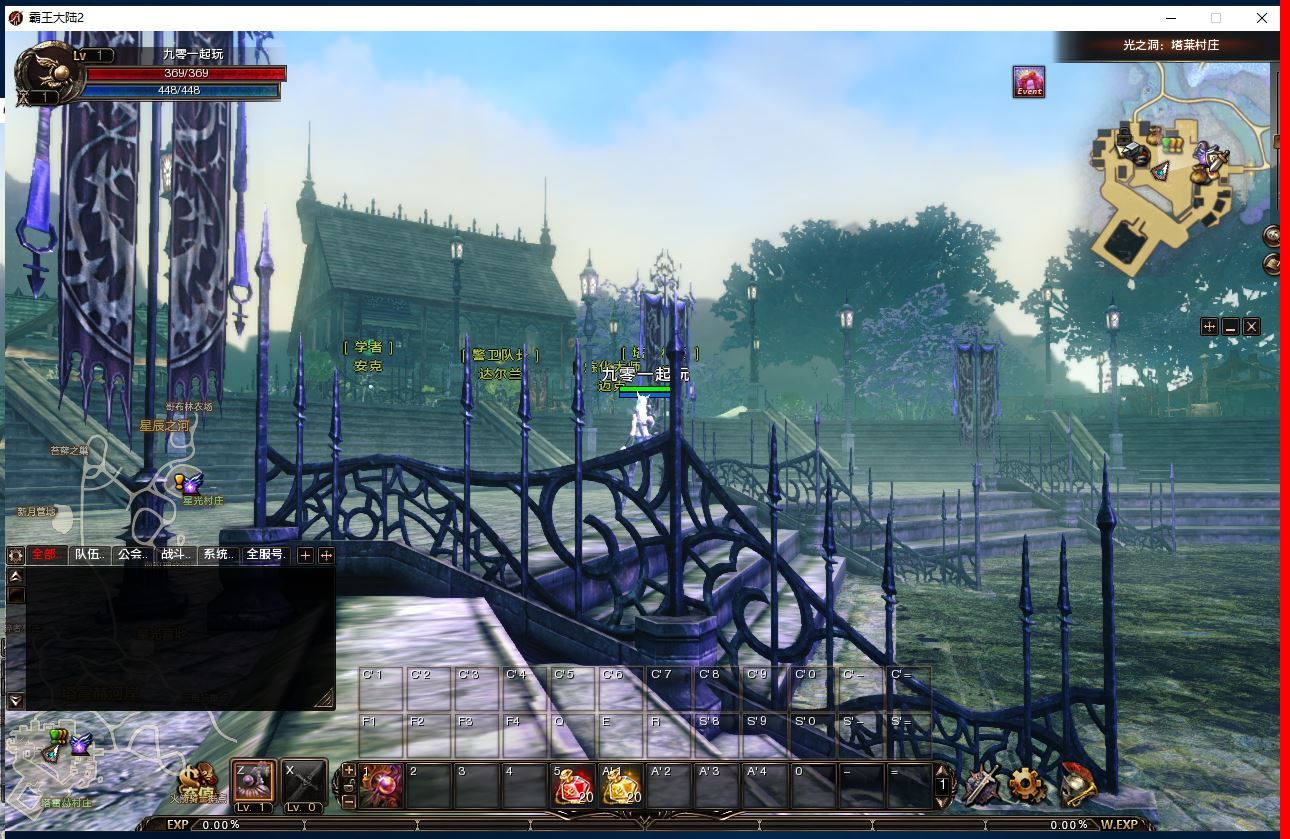This screenshot has width=1290, height=839.
Task: Close the minimap with its X button
Action: 1251,327
